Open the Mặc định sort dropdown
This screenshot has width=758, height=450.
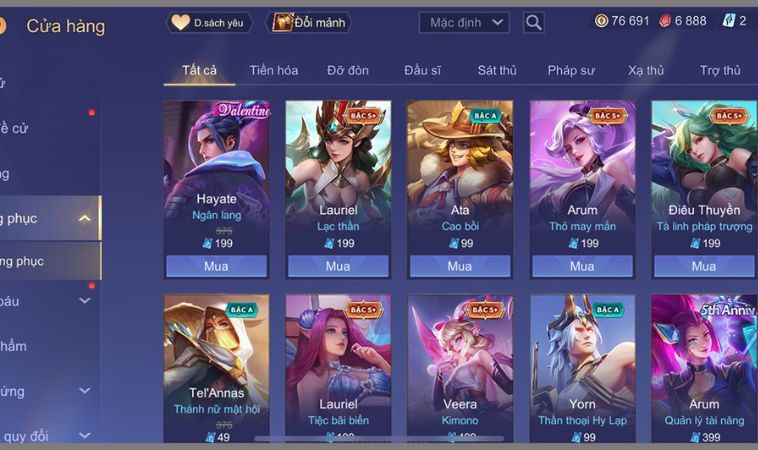[x=469, y=22]
